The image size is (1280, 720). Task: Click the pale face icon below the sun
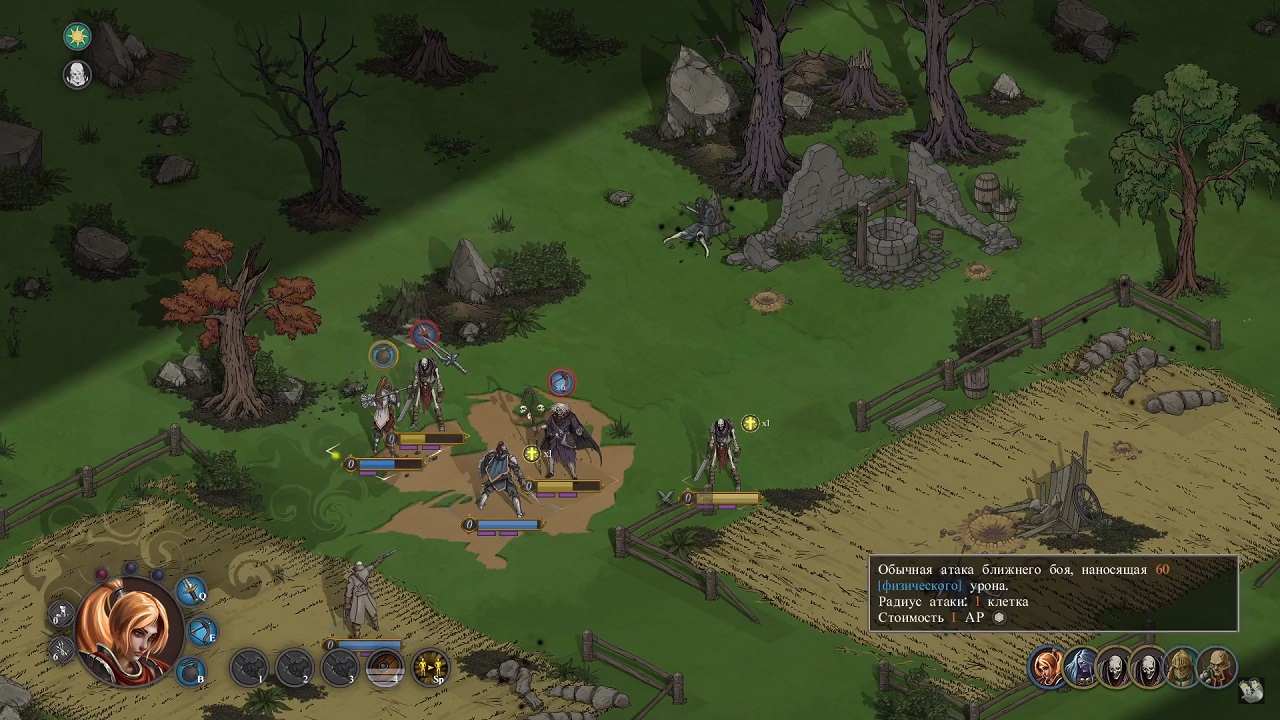click(77, 73)
